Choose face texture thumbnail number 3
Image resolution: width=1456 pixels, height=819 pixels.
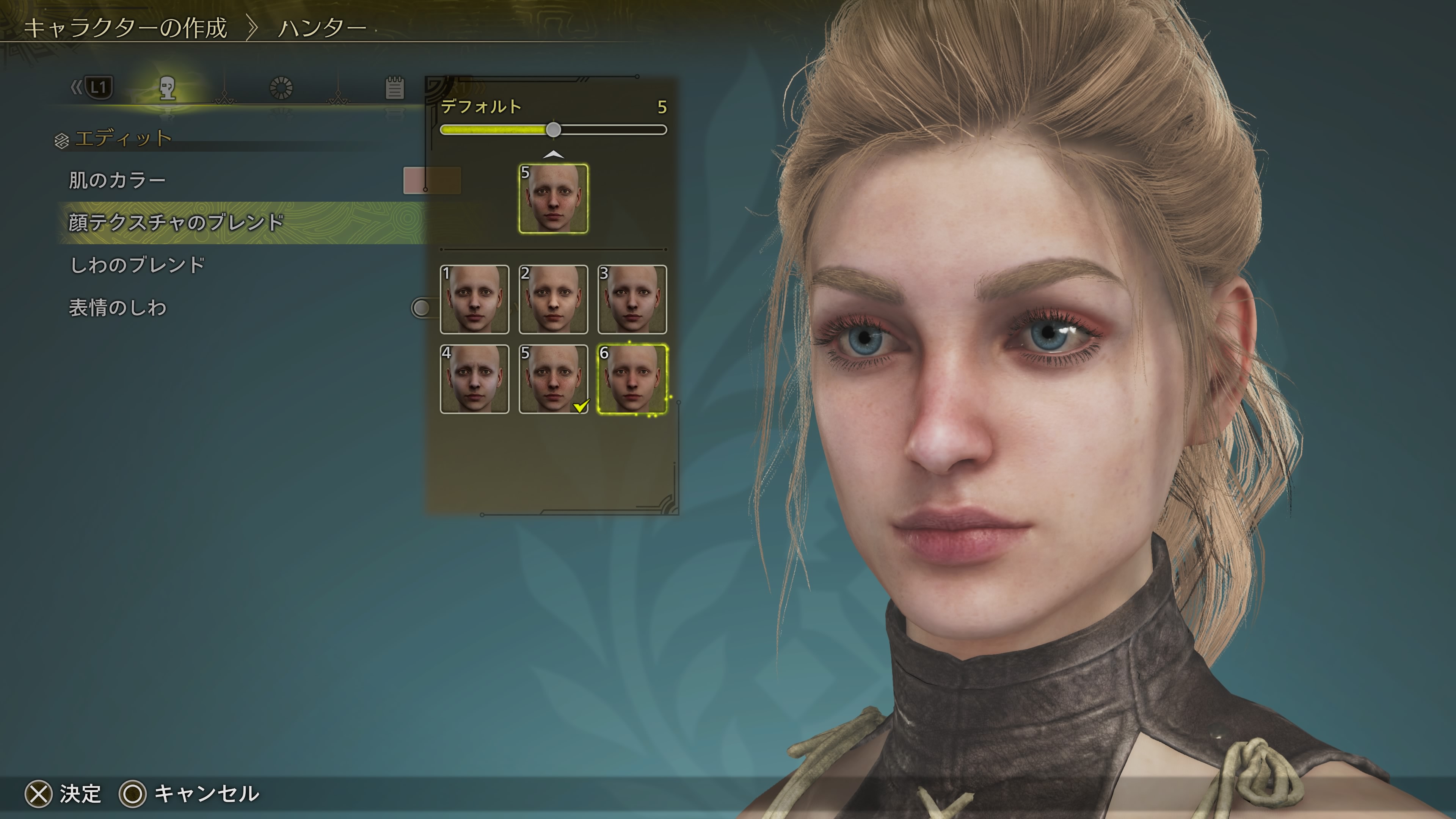point(632,300)
